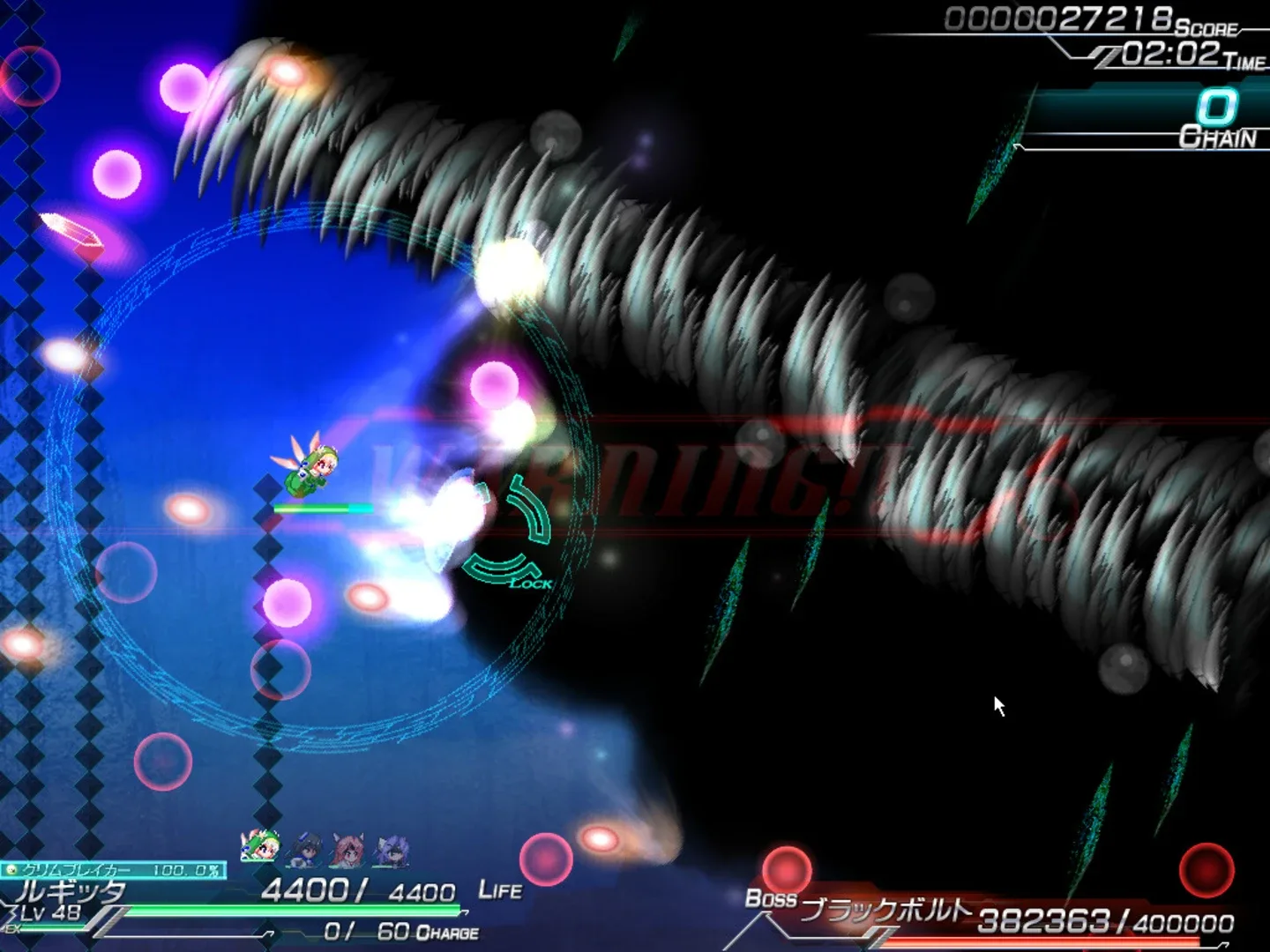Click the ブラックボルト boss name label
The width and height of the screenshot is (1270, 952).
[x=886, y=908]
